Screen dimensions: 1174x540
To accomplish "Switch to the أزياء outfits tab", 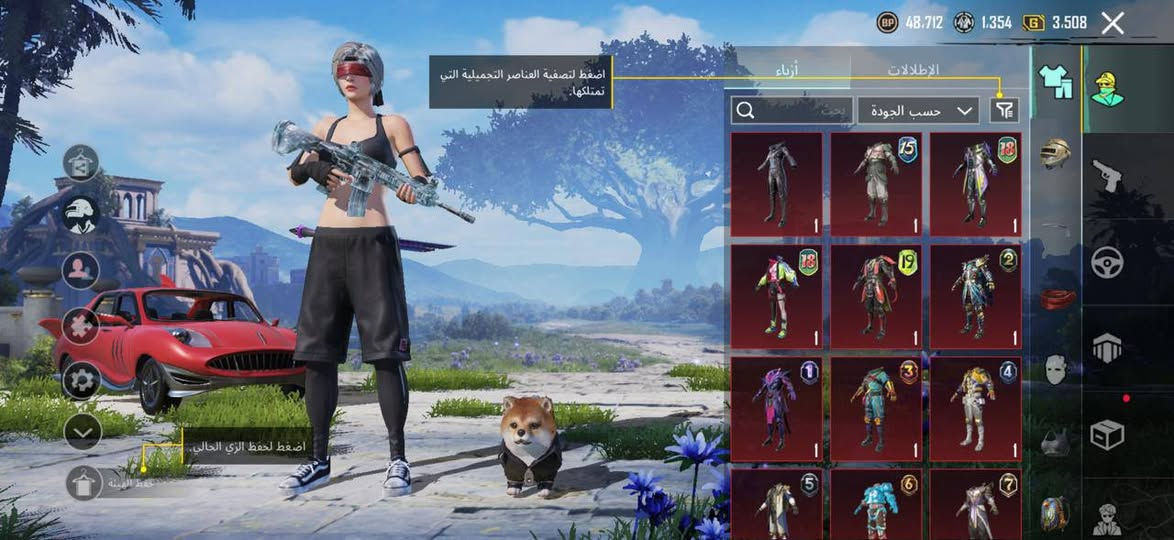I will pyautogui.click(x=788, y=71).
